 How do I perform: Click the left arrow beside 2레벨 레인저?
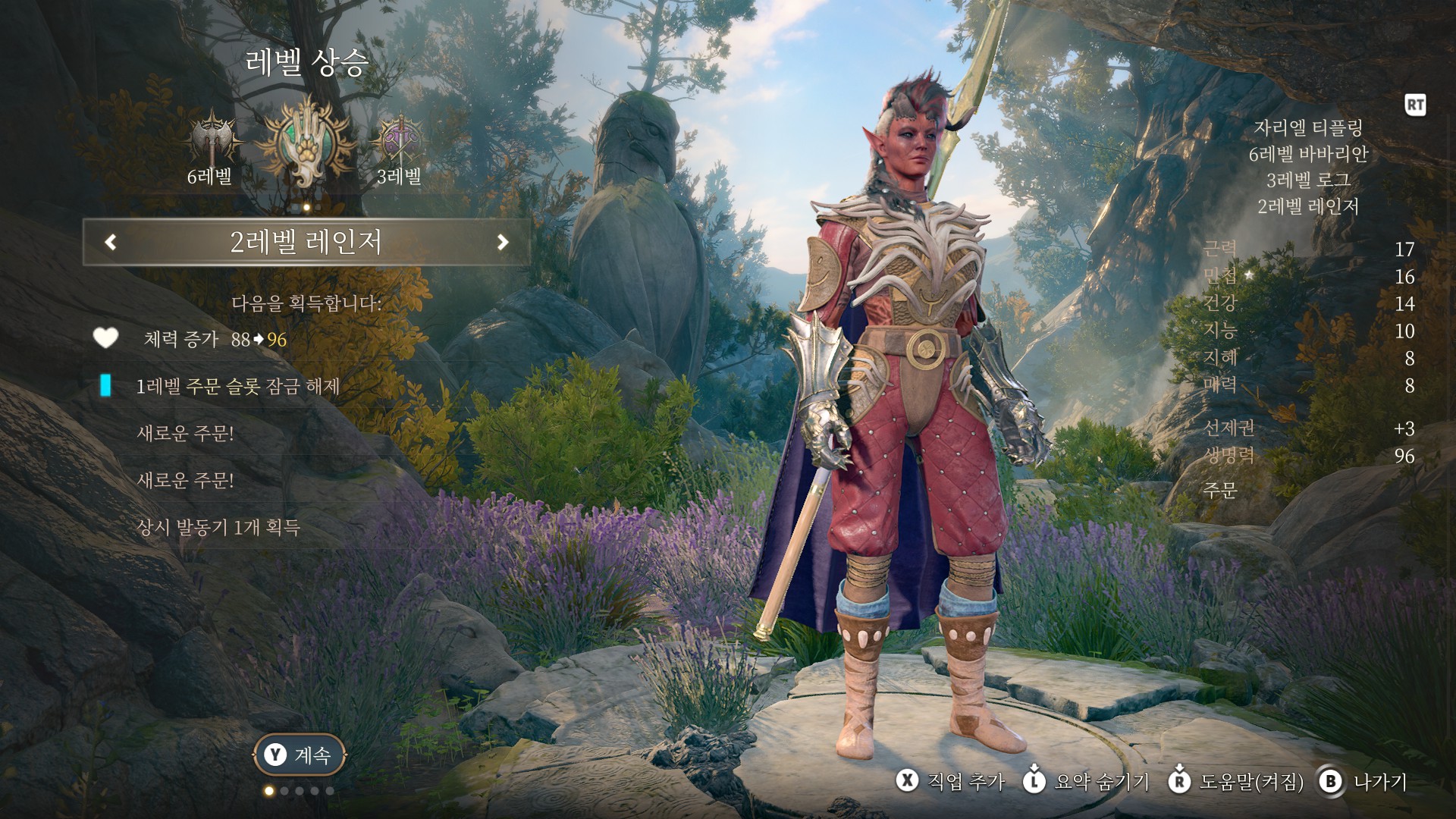click(111, 243)
